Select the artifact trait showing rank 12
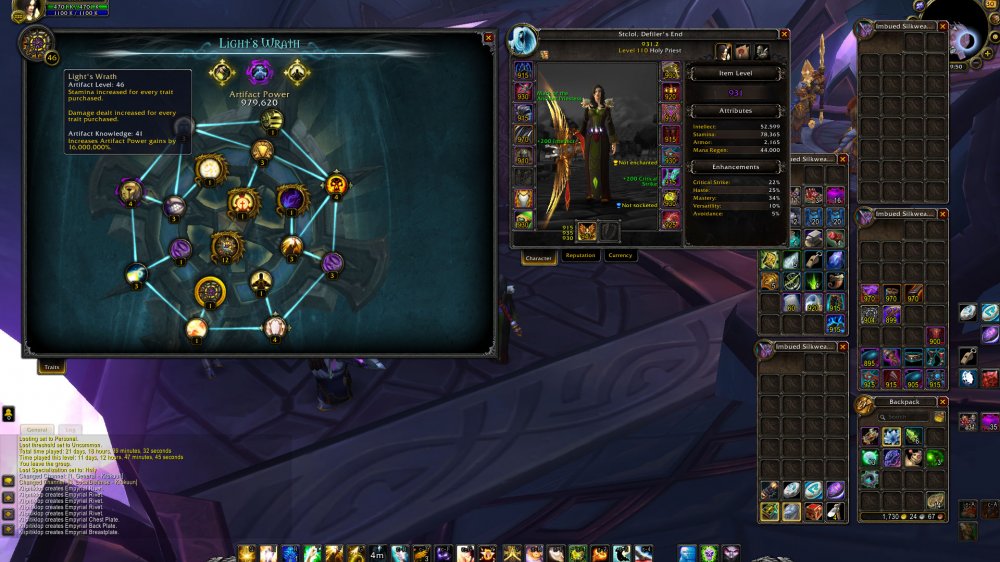This screenshot has width=1000, height=562. [x=227, y=246]
